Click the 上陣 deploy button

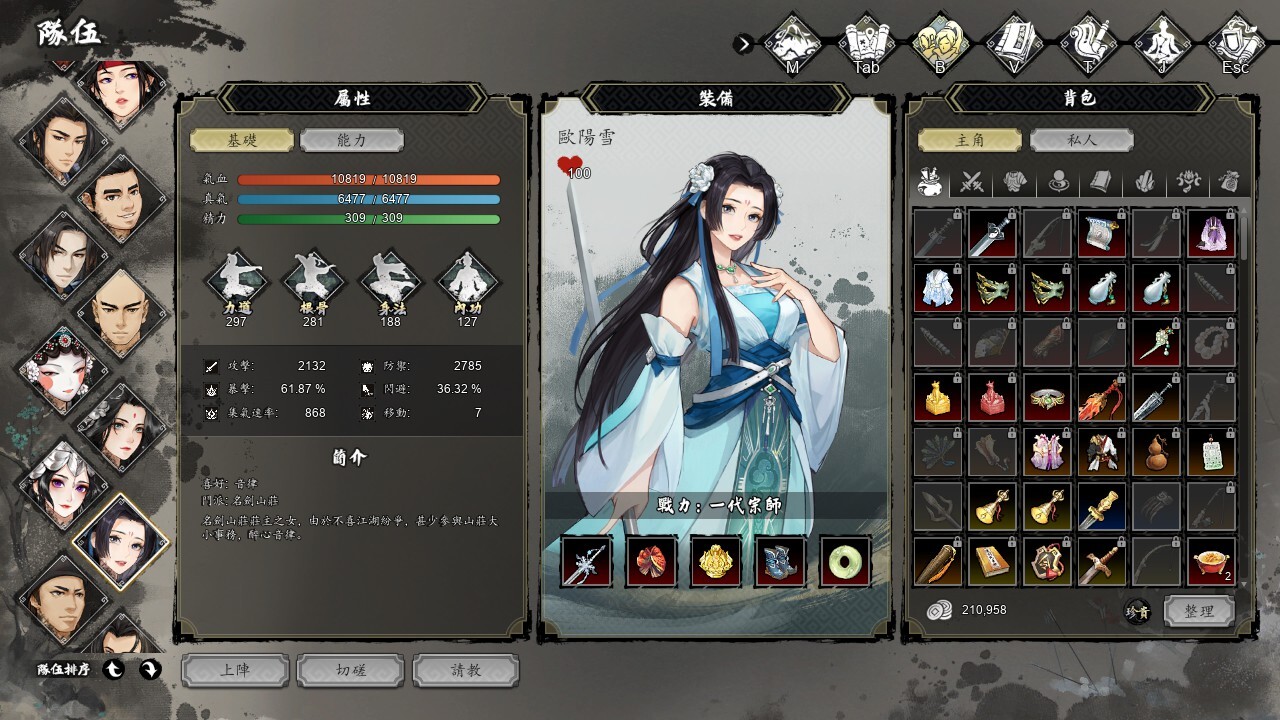(235, 670)
